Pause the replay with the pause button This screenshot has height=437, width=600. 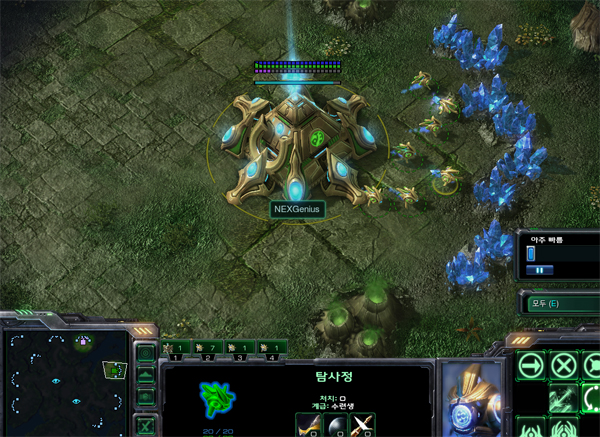click(540, 269)
